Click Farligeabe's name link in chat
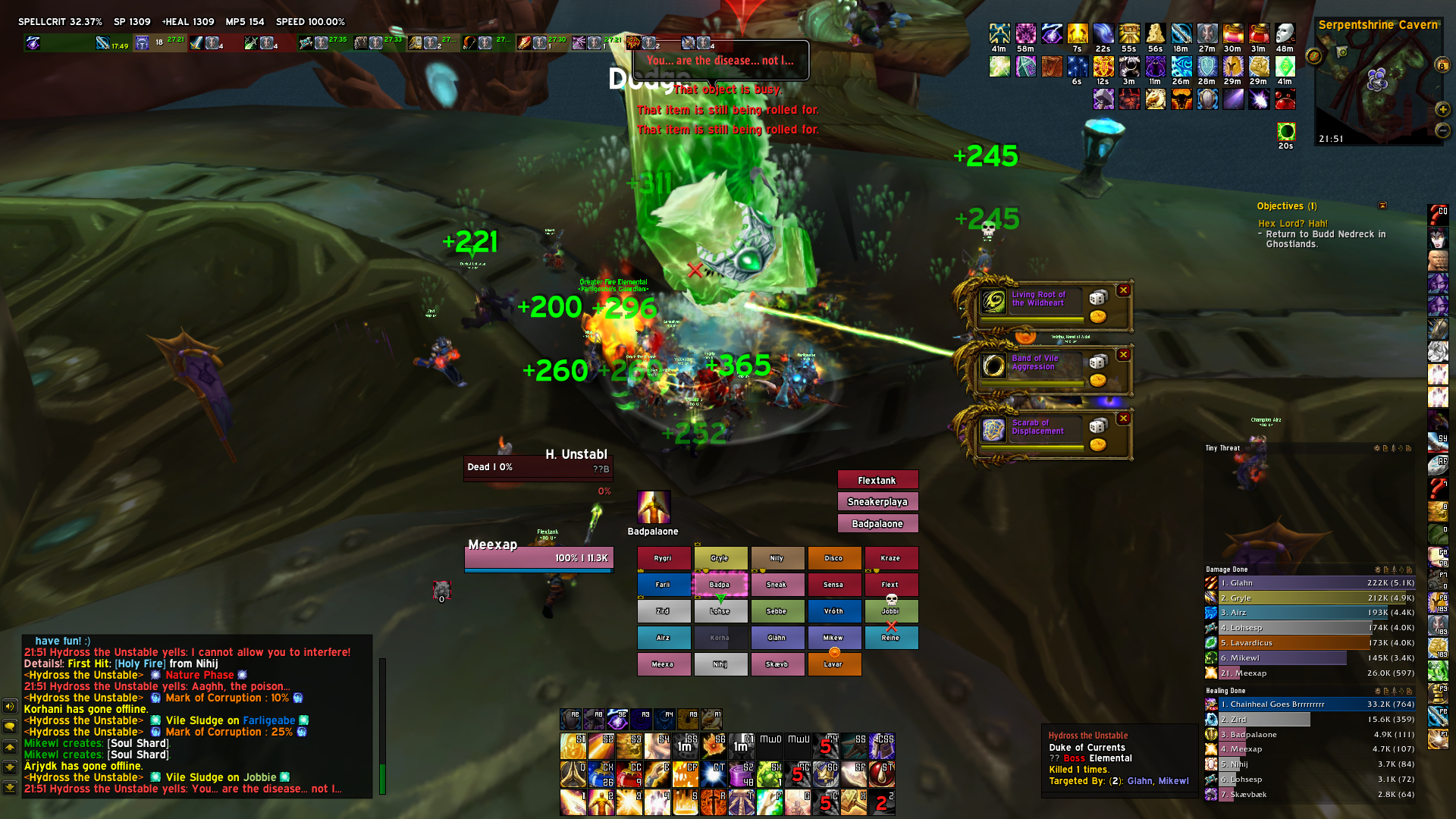 coord(269,720)
